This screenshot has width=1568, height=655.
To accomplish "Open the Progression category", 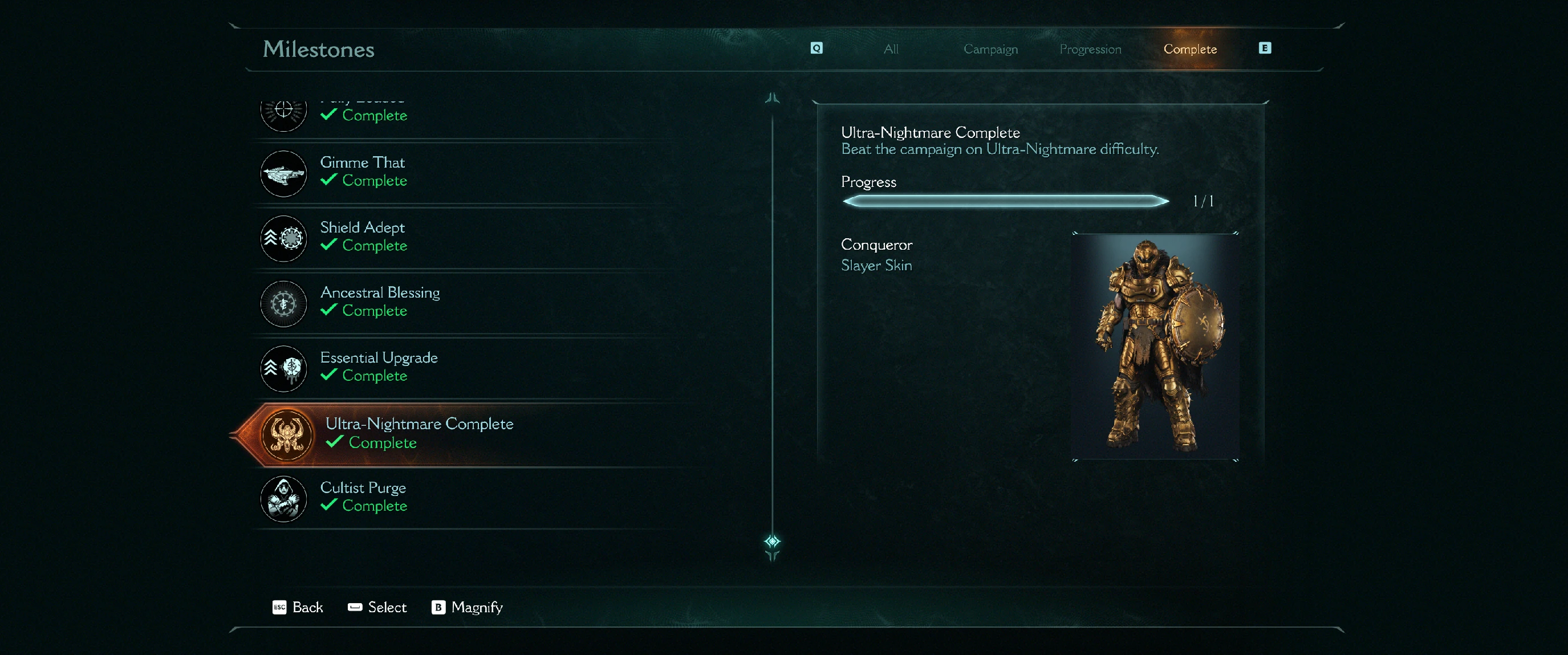I will click(1090, 49).
